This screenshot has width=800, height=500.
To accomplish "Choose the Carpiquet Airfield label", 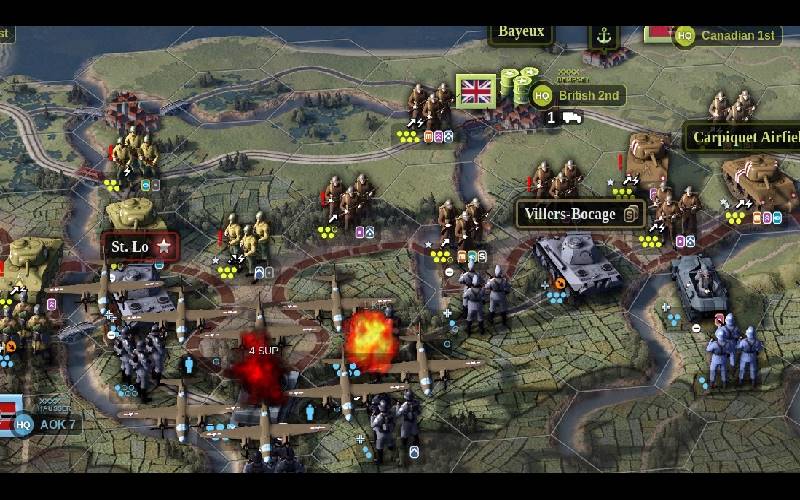I will tap(743, 137).
